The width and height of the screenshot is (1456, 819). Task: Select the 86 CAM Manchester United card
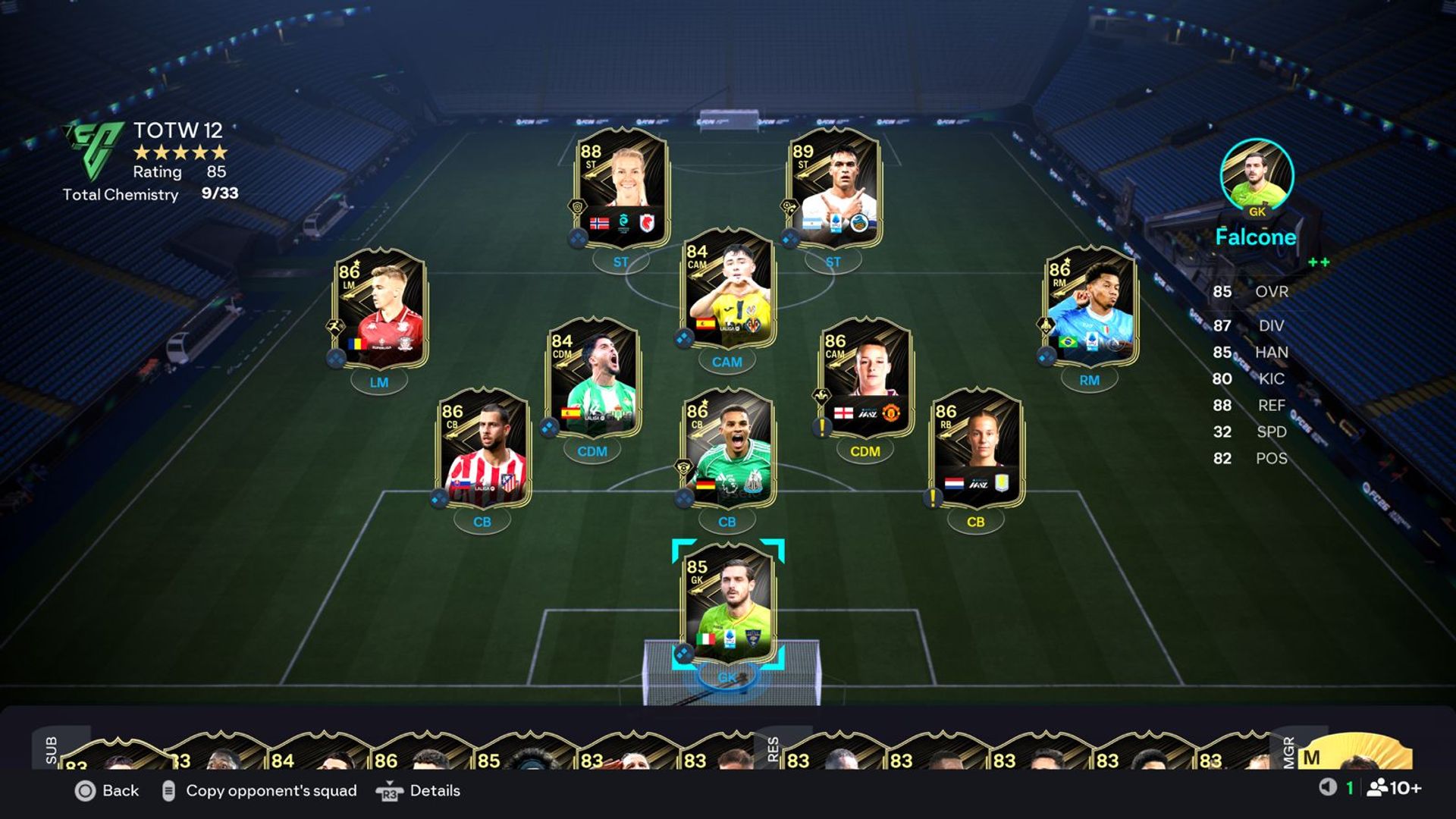point(866,377)
